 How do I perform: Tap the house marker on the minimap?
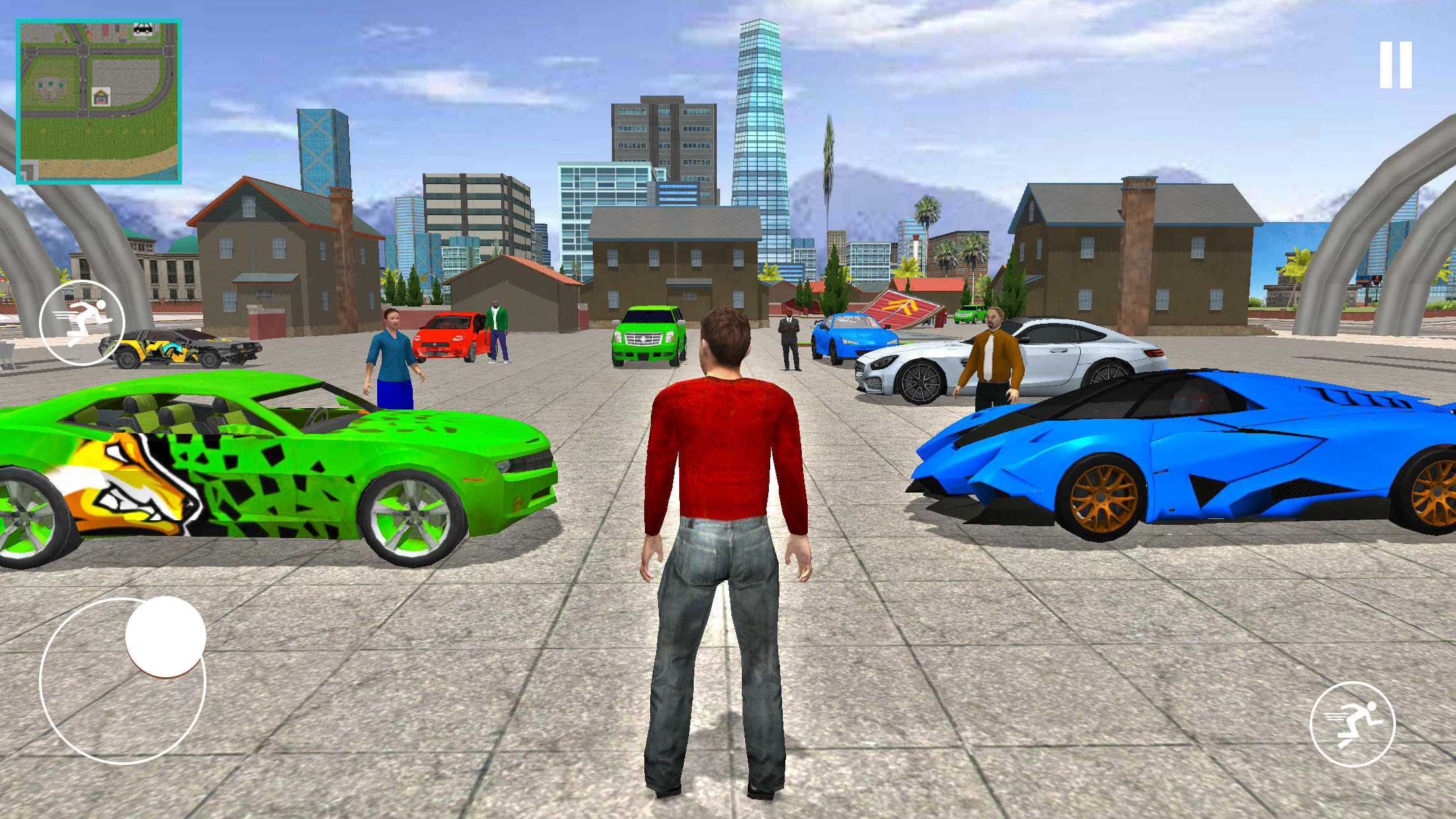click(102, 96)
